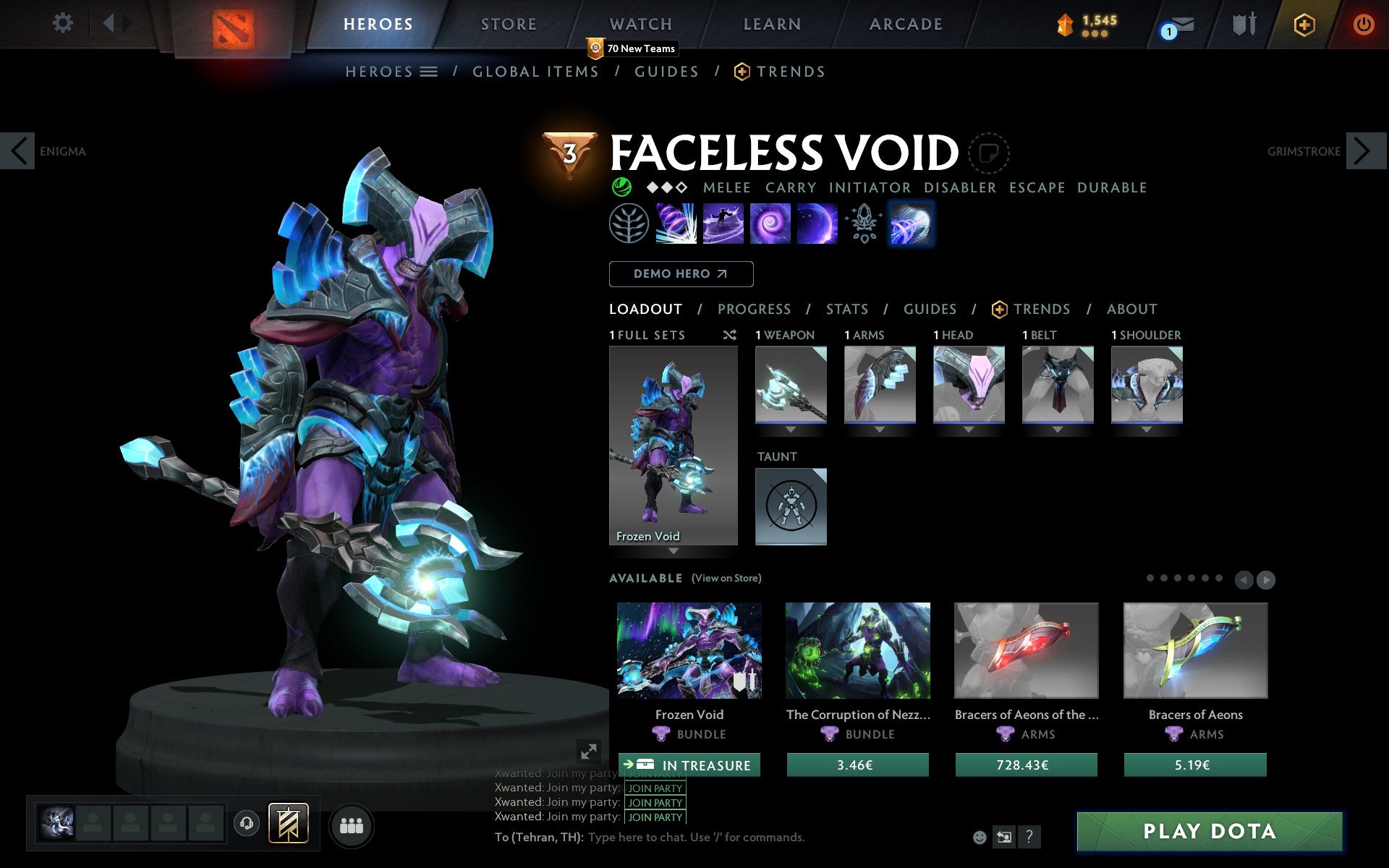Expand the 1 Weapon slot dropdown arrow
This screenshot has width=1389, height=868.
click(790, 427)
